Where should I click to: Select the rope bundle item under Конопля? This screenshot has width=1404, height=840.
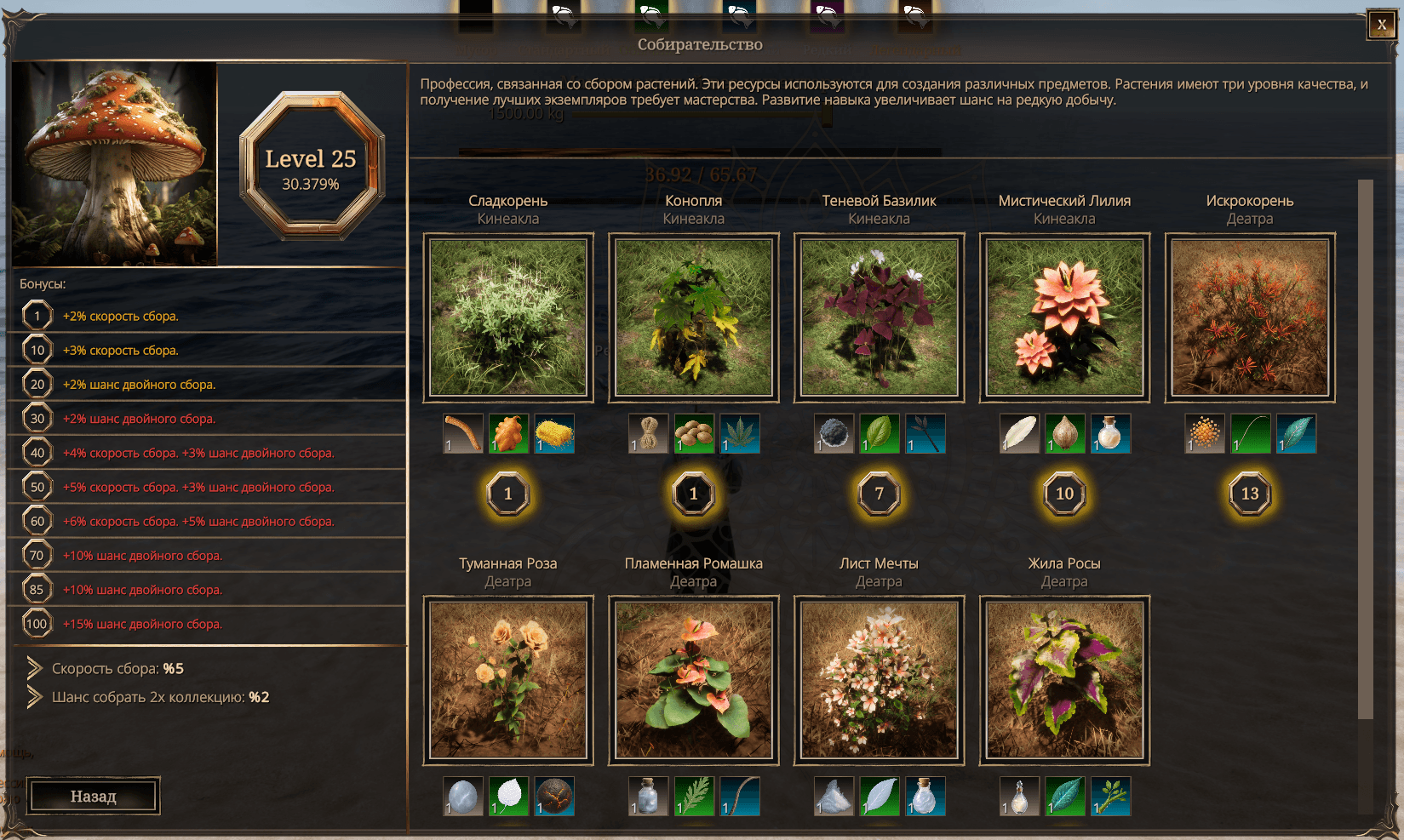point(648,433)
